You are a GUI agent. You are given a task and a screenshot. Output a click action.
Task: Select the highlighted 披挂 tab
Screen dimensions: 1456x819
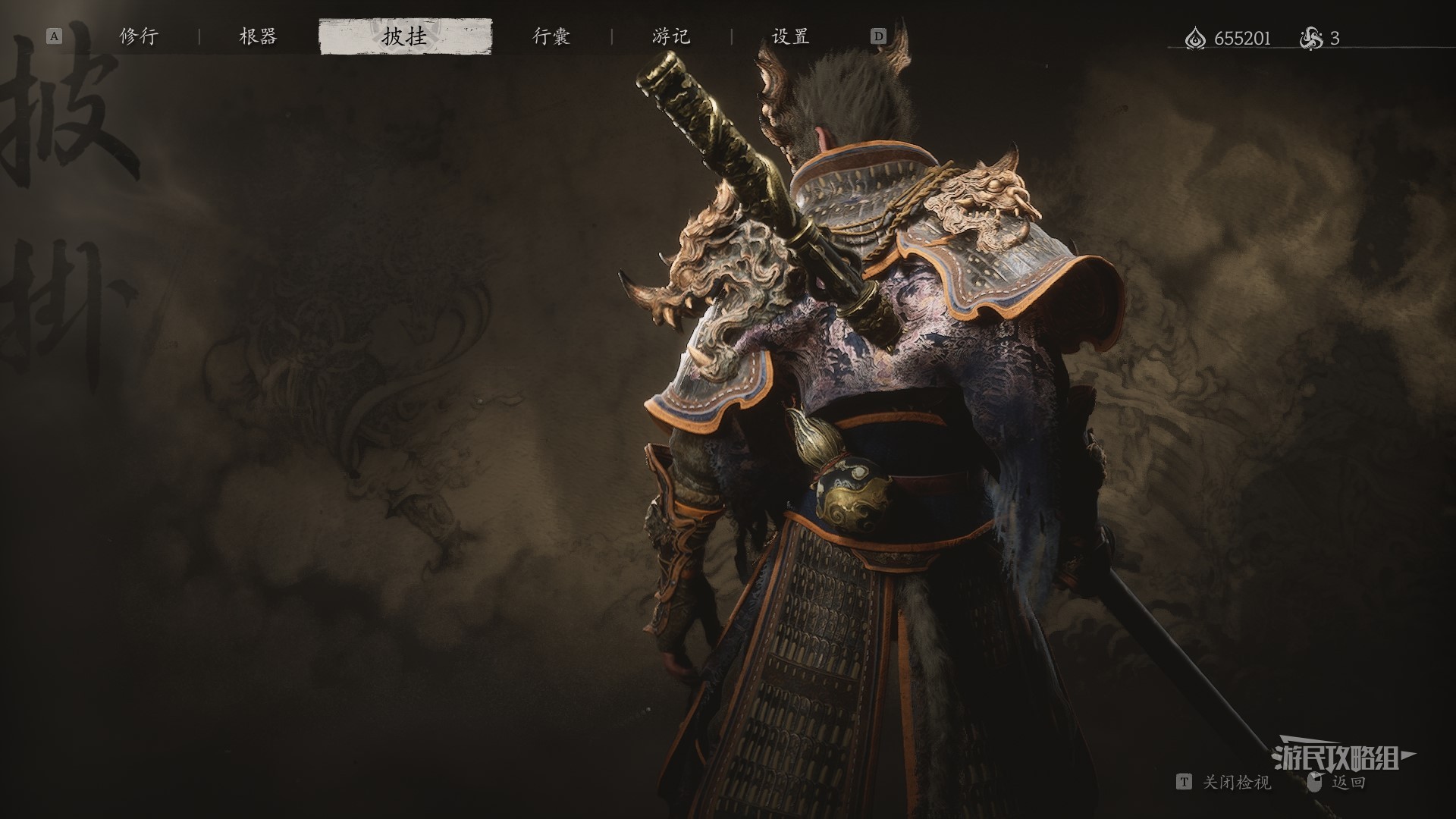click(x=405, y=36)
